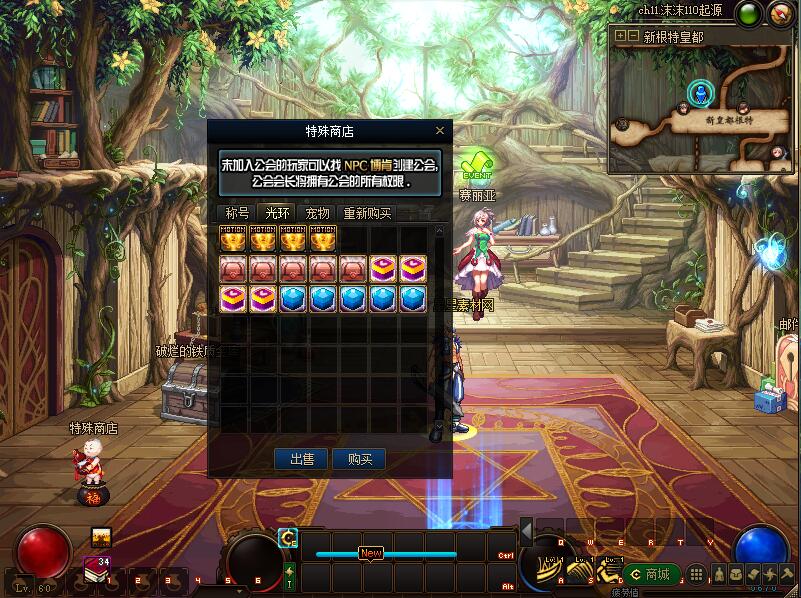
Task: Collapse the skill bar with left arrow
Action: [526, 531]
